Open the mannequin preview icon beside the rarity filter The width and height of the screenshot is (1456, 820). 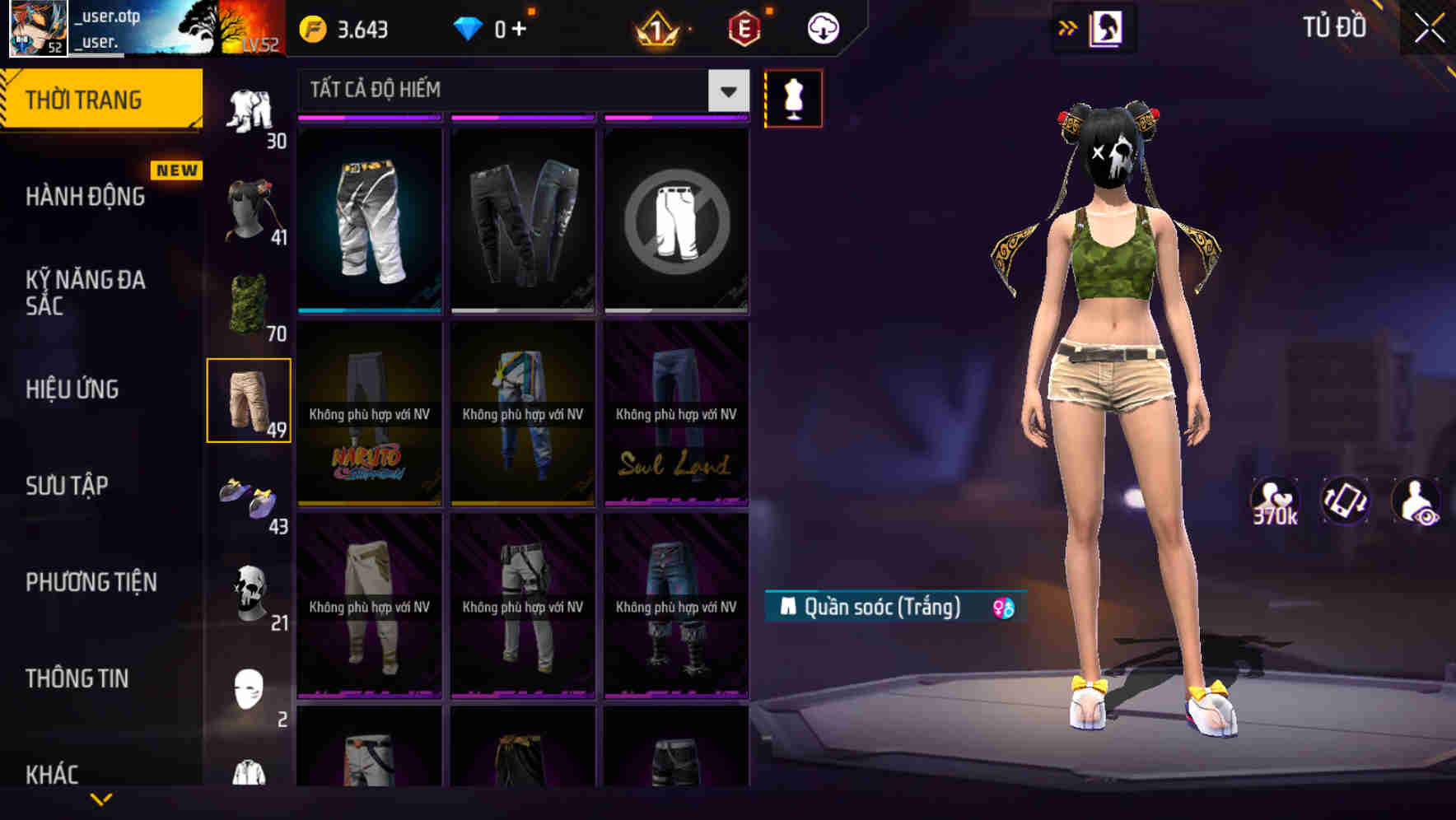point(793,98)
